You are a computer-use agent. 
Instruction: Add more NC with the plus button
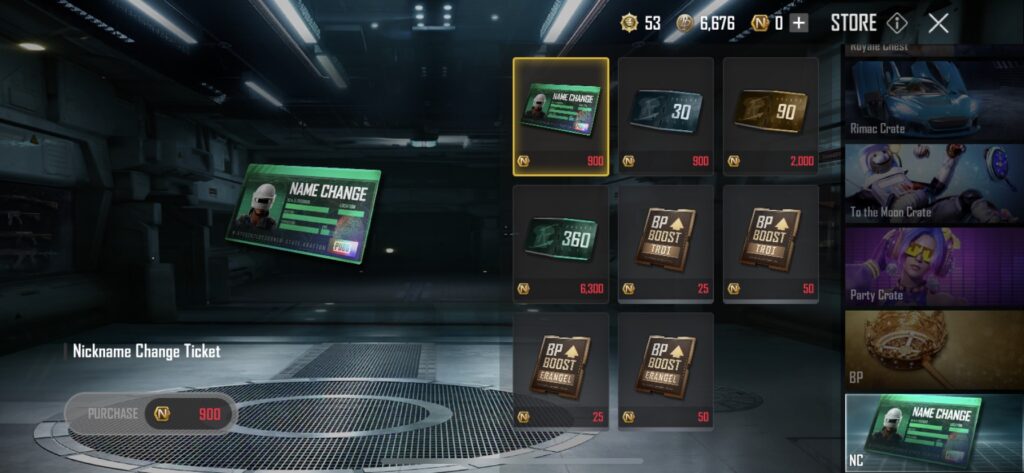(x=798, y=24)
